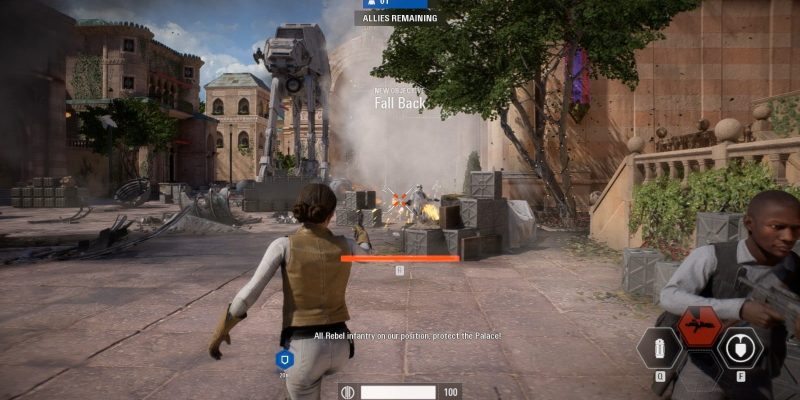
Task: Click the blue shield objective marker
Action: [x=283, y=358]
